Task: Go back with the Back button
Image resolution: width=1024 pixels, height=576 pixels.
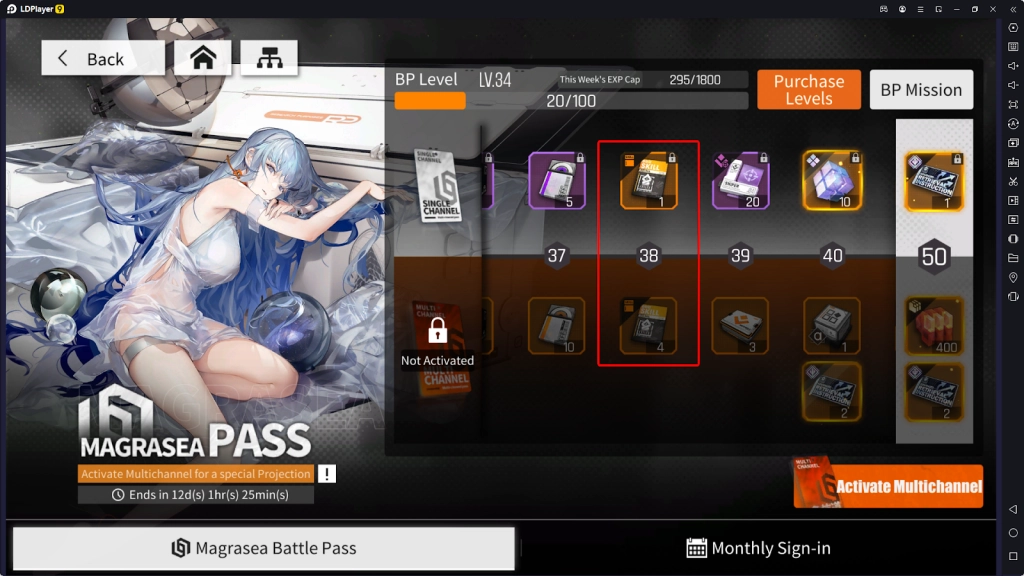Action: [x=102, y=58]
